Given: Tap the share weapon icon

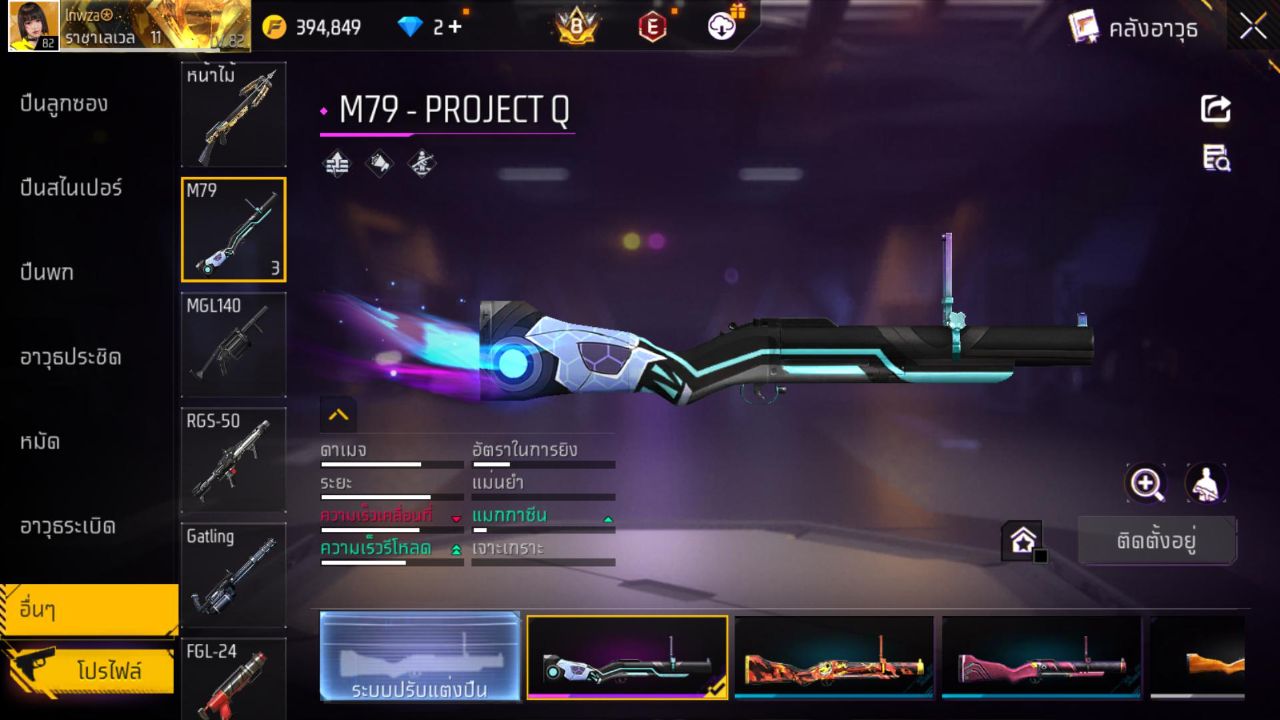Looking at the screenshot, I should point(1216,110).
